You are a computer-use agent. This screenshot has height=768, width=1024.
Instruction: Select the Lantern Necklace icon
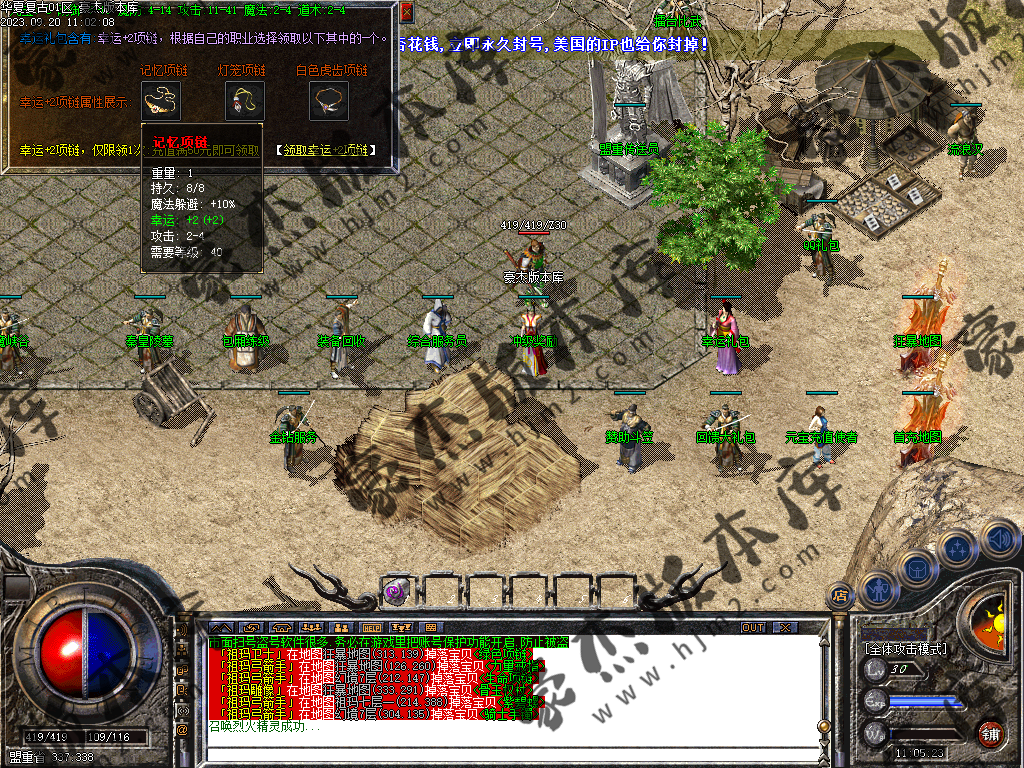coord(244,101)
